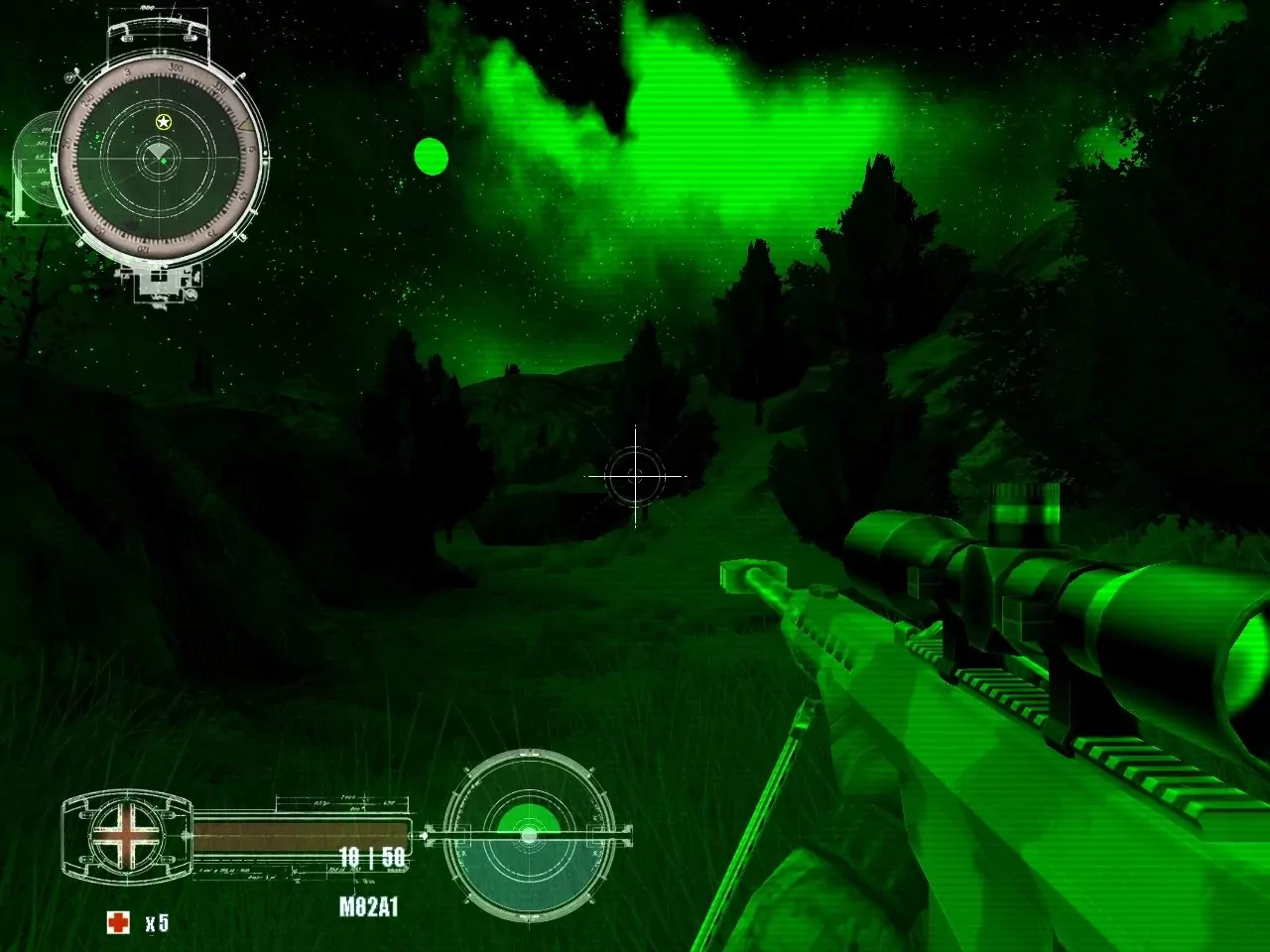
Task: Select the M82A1 weapon label
Action: pyautogui.click(x=367, y=904)
